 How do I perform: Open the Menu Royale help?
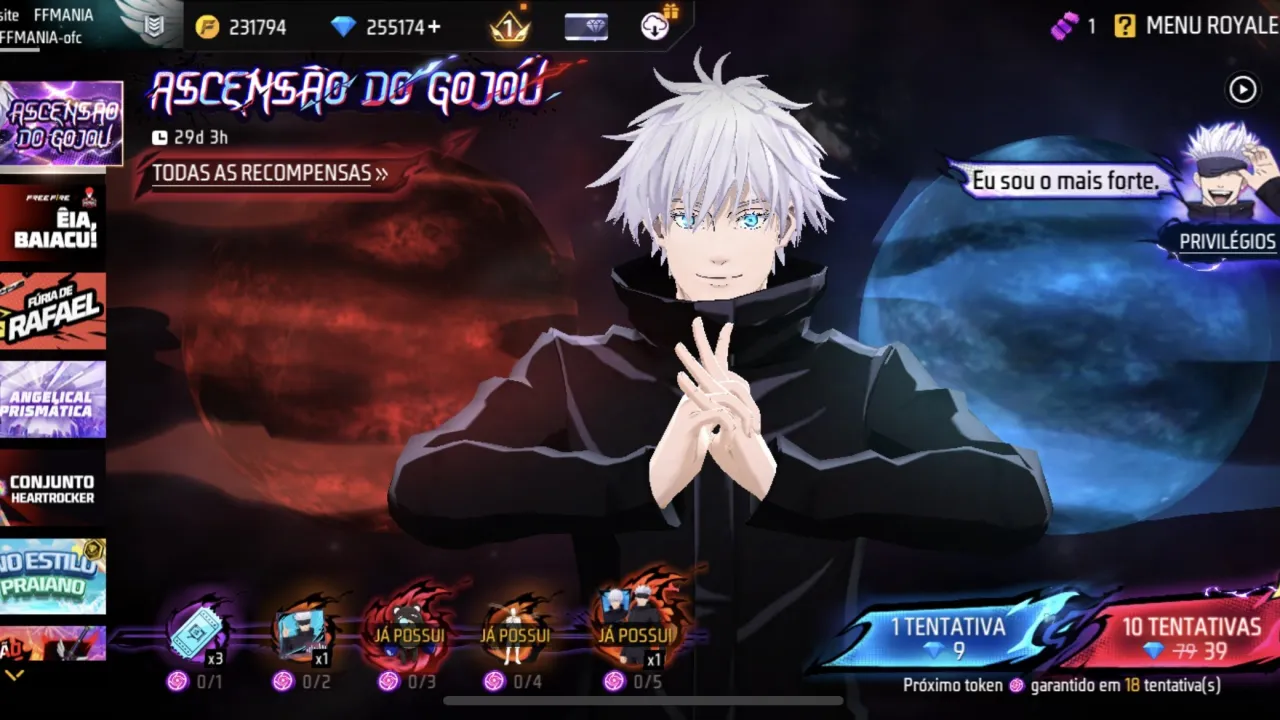[1125, 26]
